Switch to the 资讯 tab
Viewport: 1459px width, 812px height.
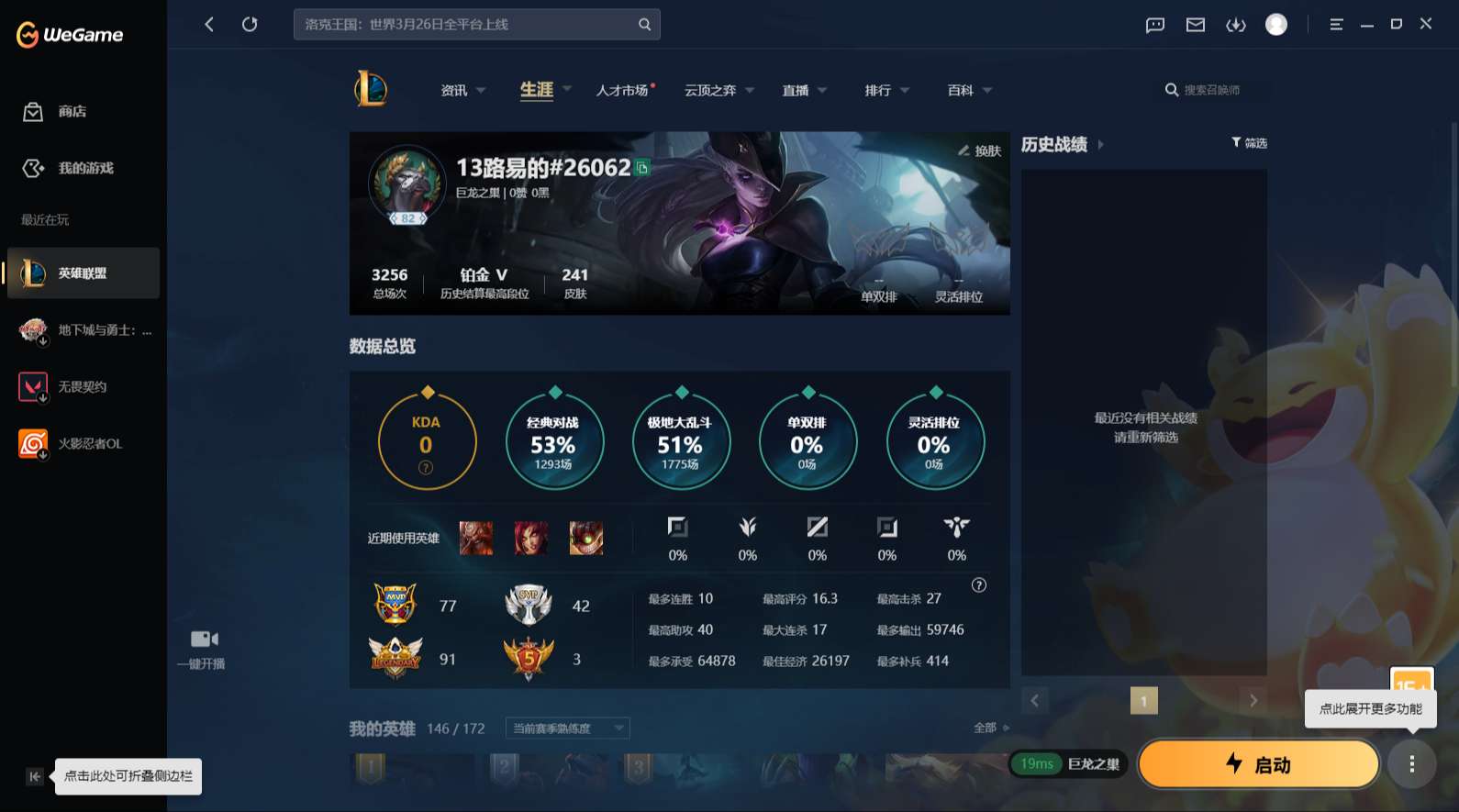tap(454, 89)
